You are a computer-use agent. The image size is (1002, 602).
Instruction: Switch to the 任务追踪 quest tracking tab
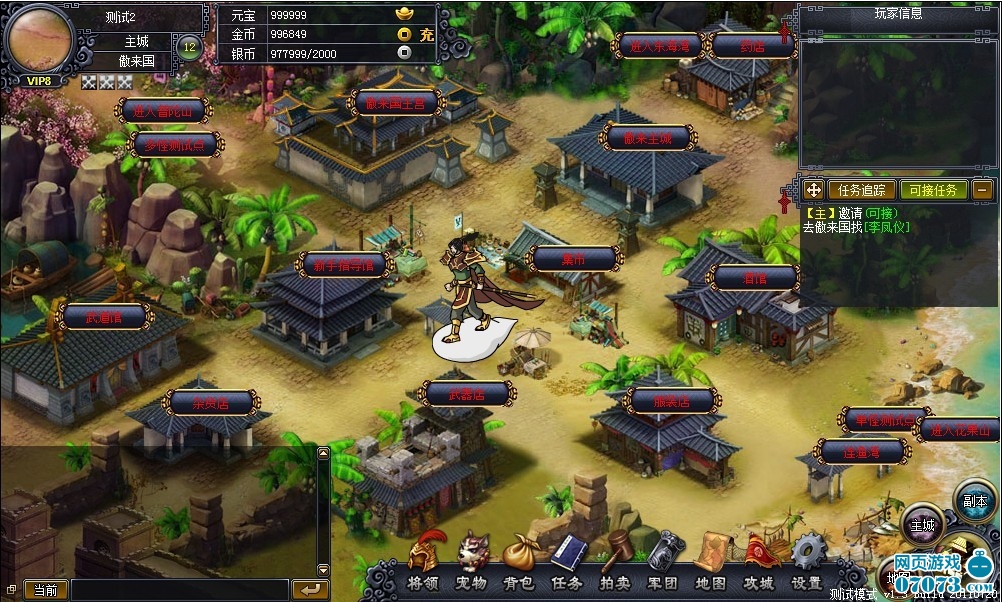[860, 189]
